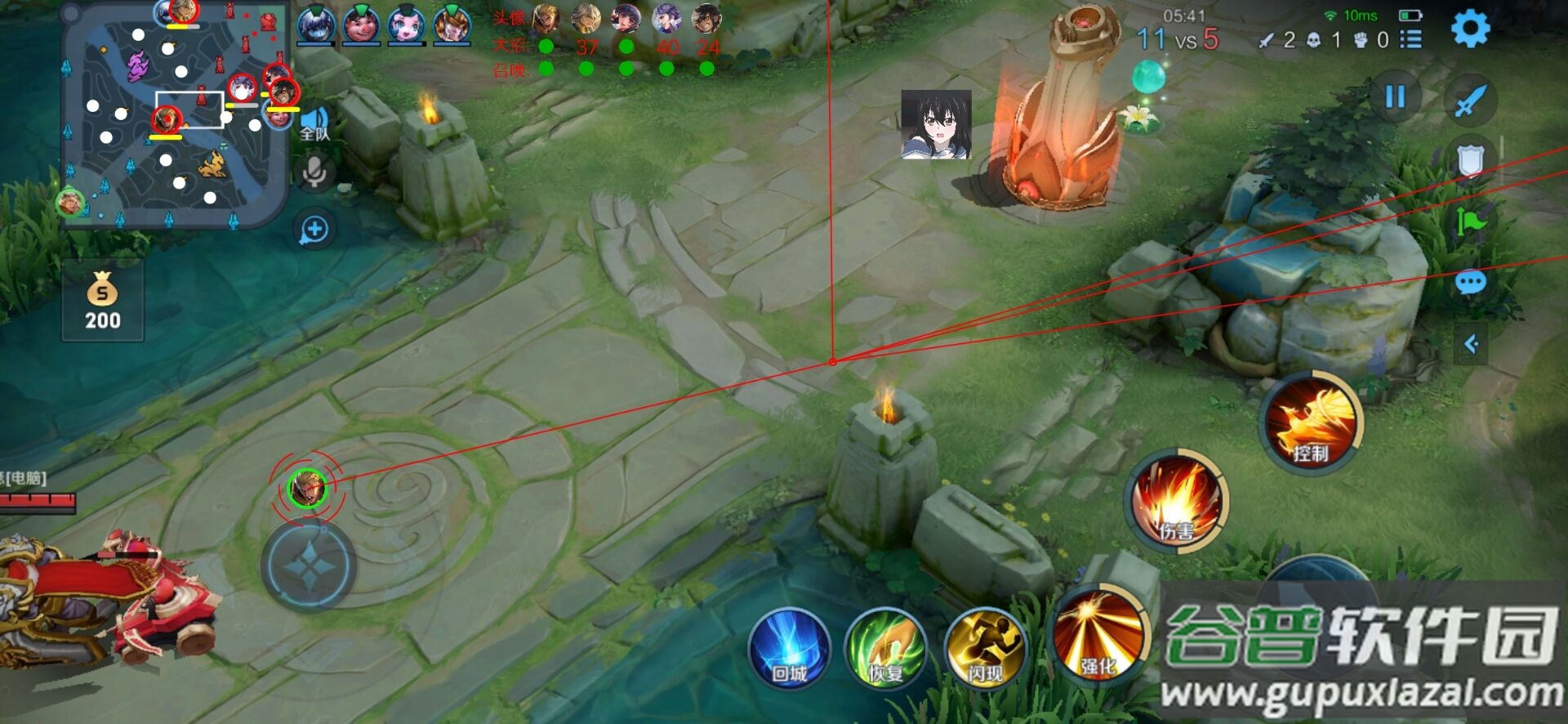Send the green flag gather signal

(1470, 221)
